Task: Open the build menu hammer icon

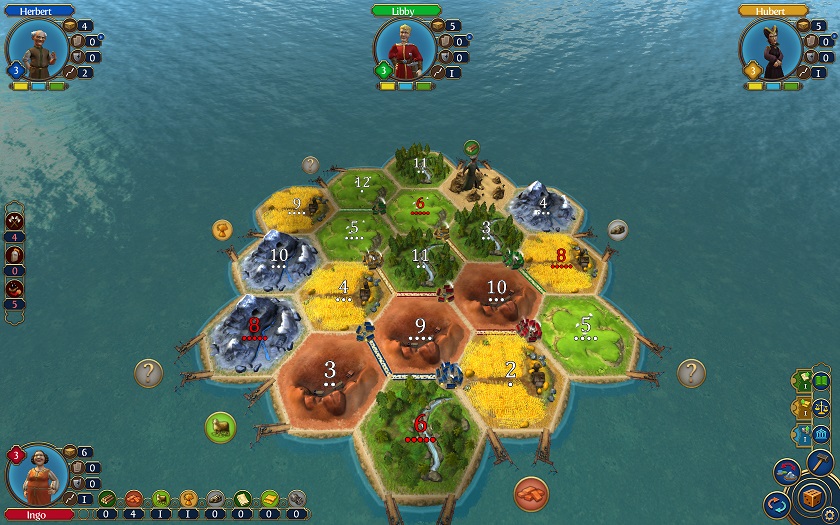Action: 820,460
